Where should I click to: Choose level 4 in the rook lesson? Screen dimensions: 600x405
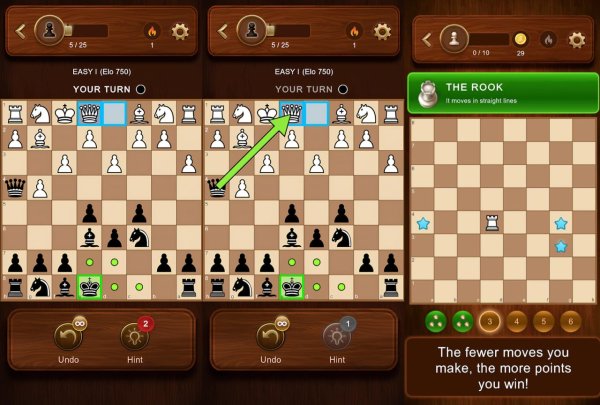516,322
